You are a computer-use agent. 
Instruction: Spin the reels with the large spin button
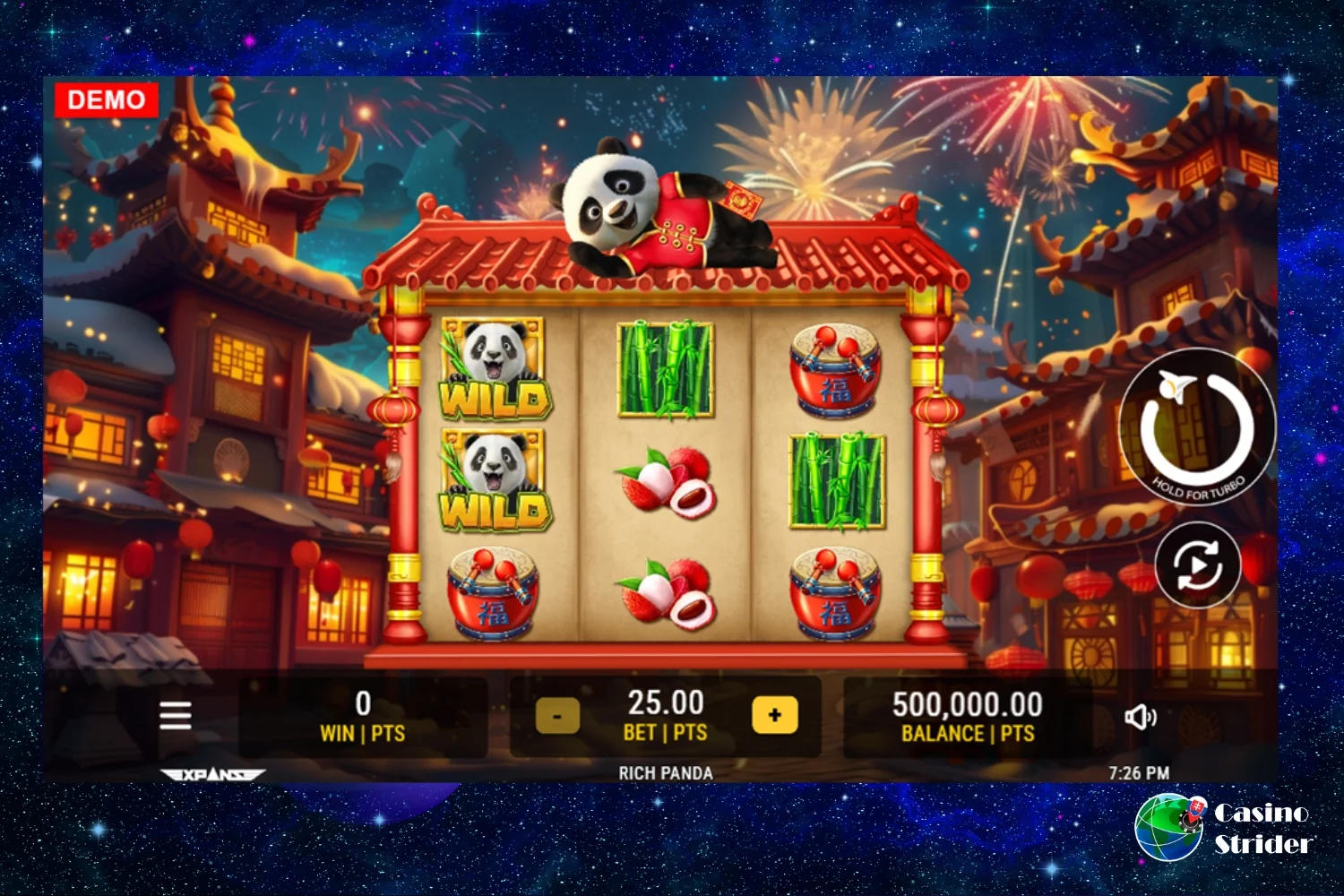[x=1197, y=427]
